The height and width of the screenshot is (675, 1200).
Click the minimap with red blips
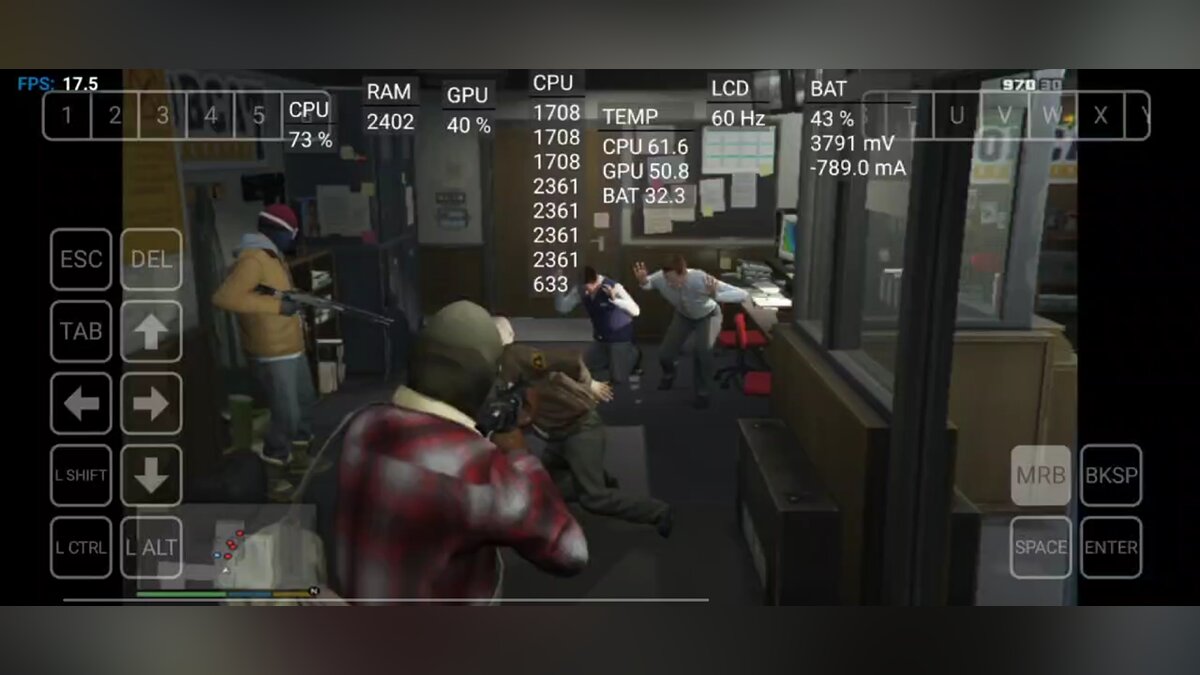[x=232, y=546]
